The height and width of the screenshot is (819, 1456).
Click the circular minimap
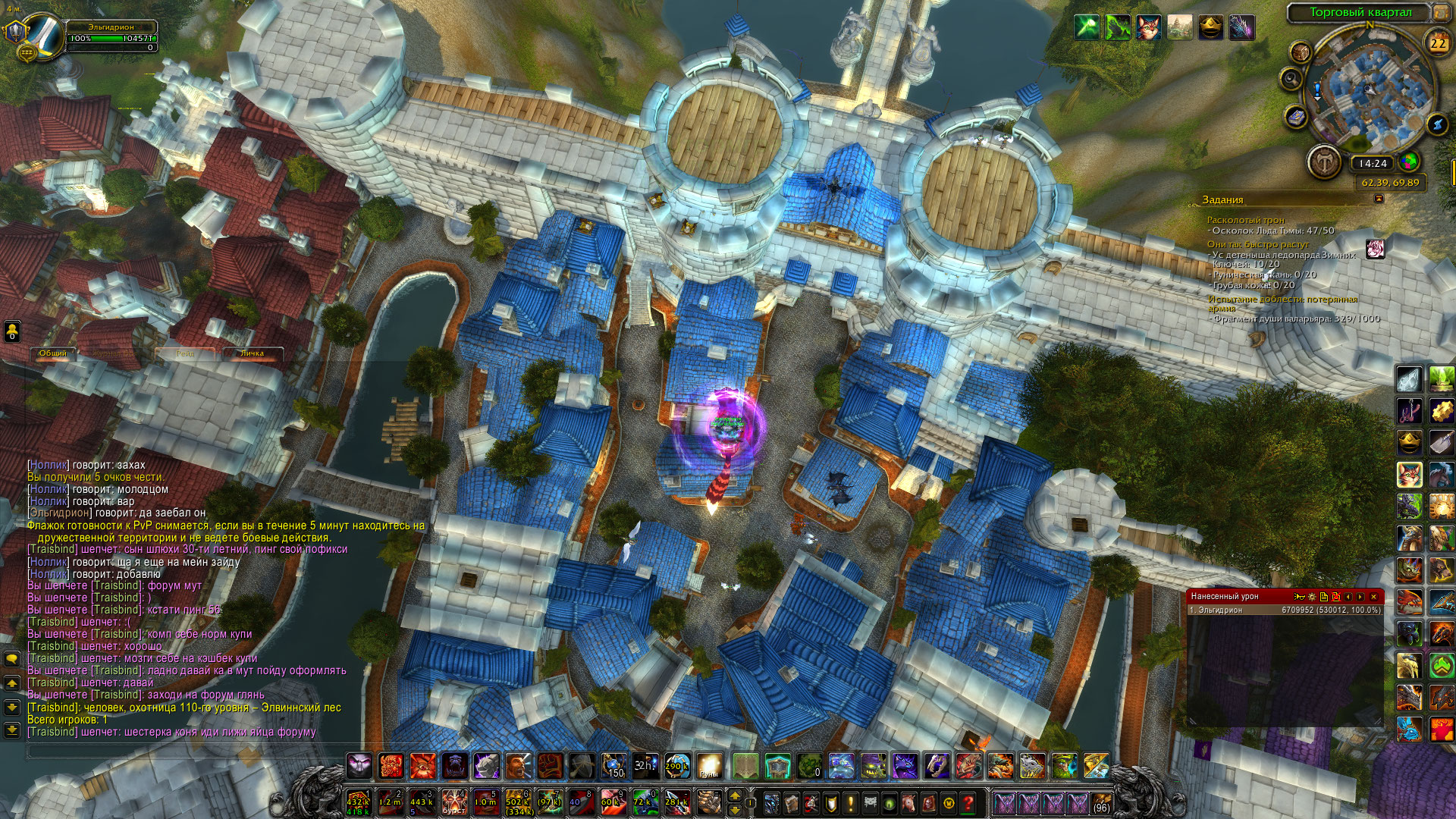1369,95
